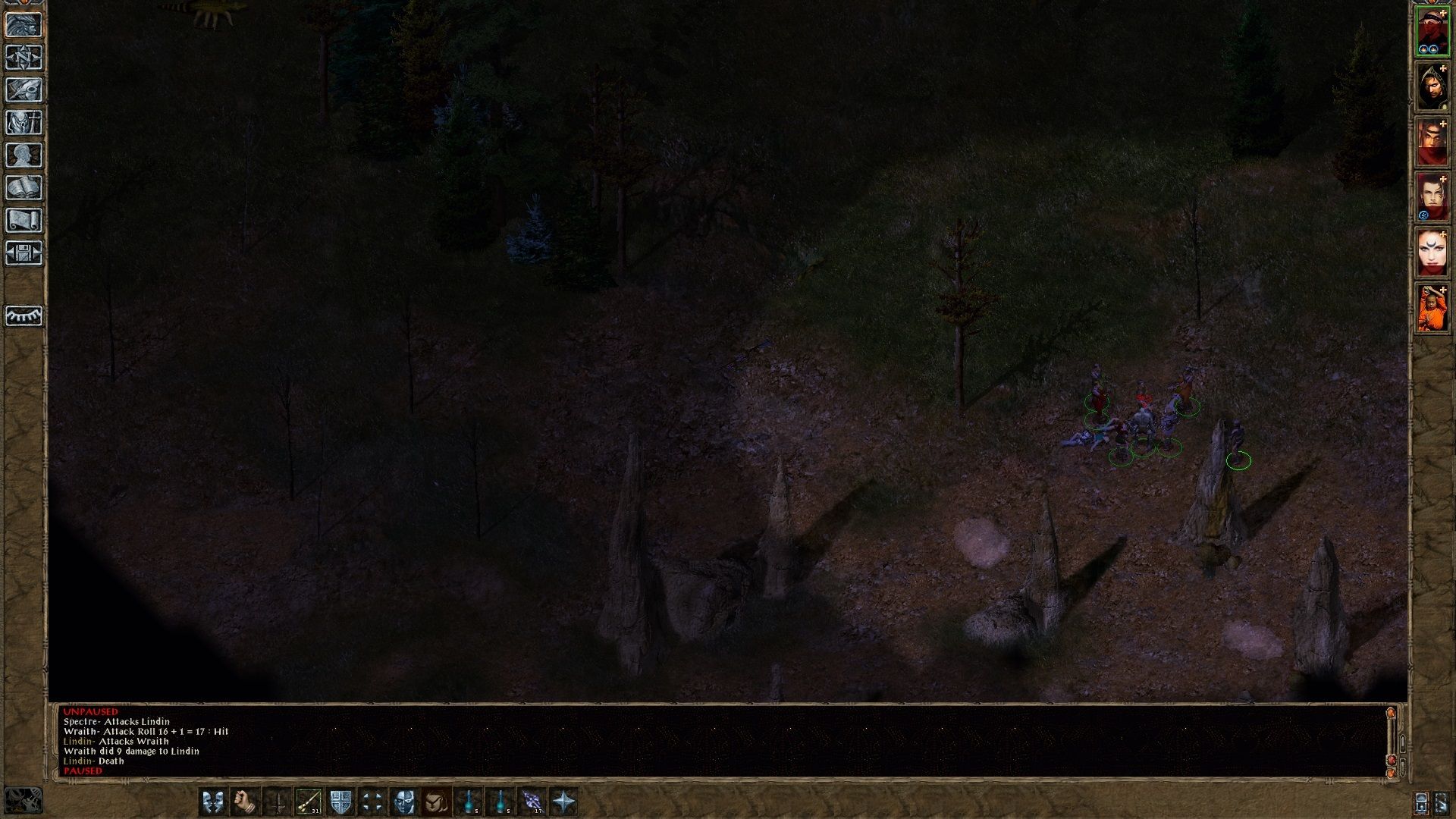View the Character Record sheet
This screenshot has width=1456, height=819.
tap(25, 155)
